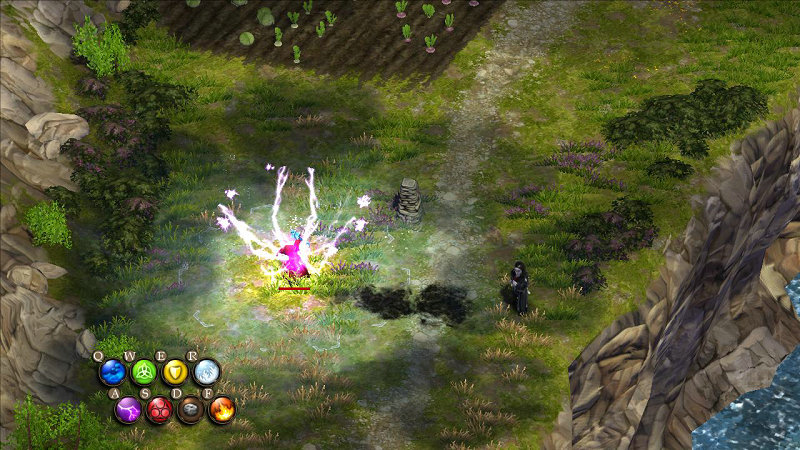This screenshot has height=450, width=800.
Task: Pick the white Cold element orb
Action: tap(206, 373)
